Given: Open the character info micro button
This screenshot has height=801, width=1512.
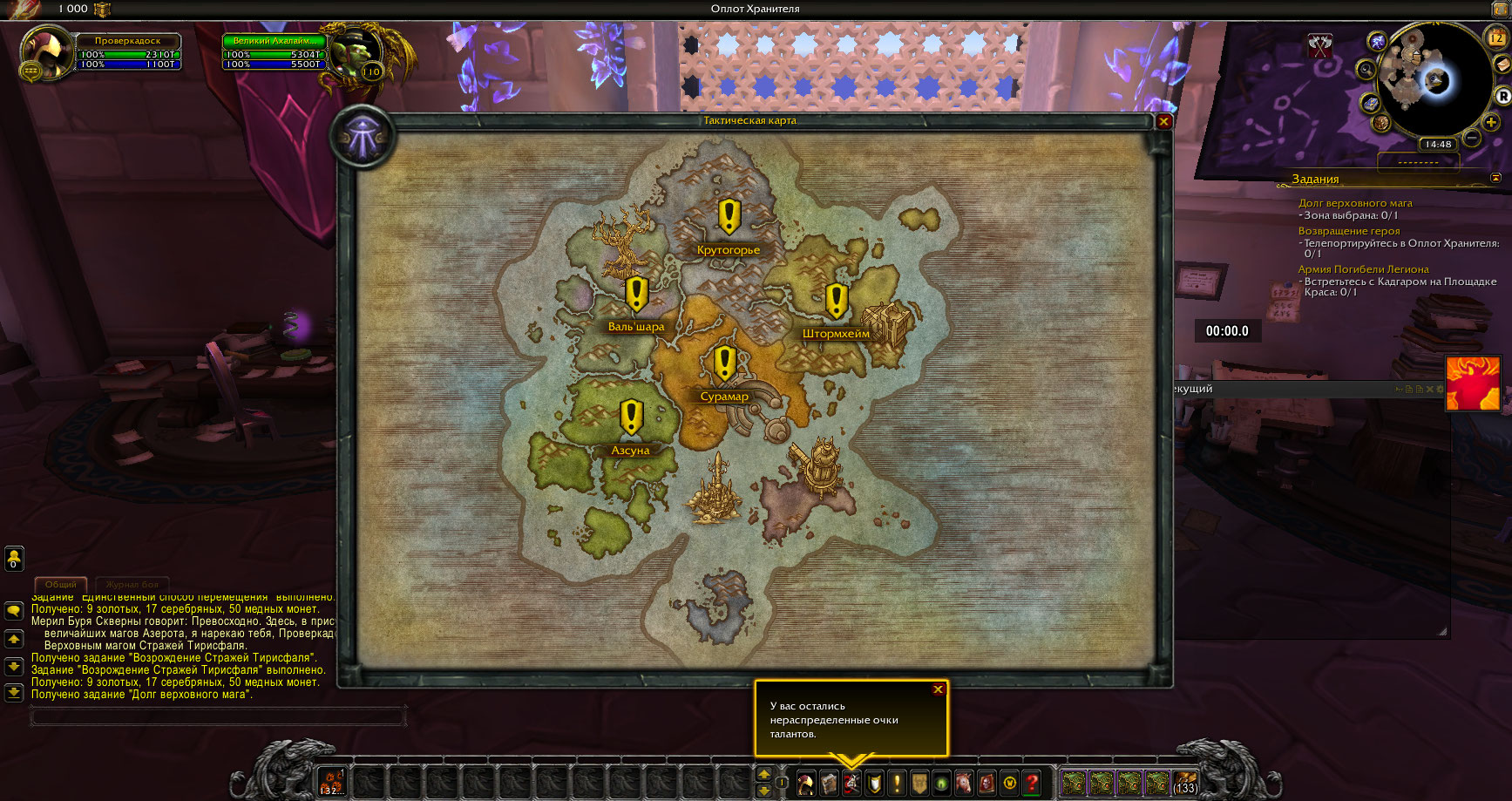Looking at the screenshot, I should (x=806, y=783).
